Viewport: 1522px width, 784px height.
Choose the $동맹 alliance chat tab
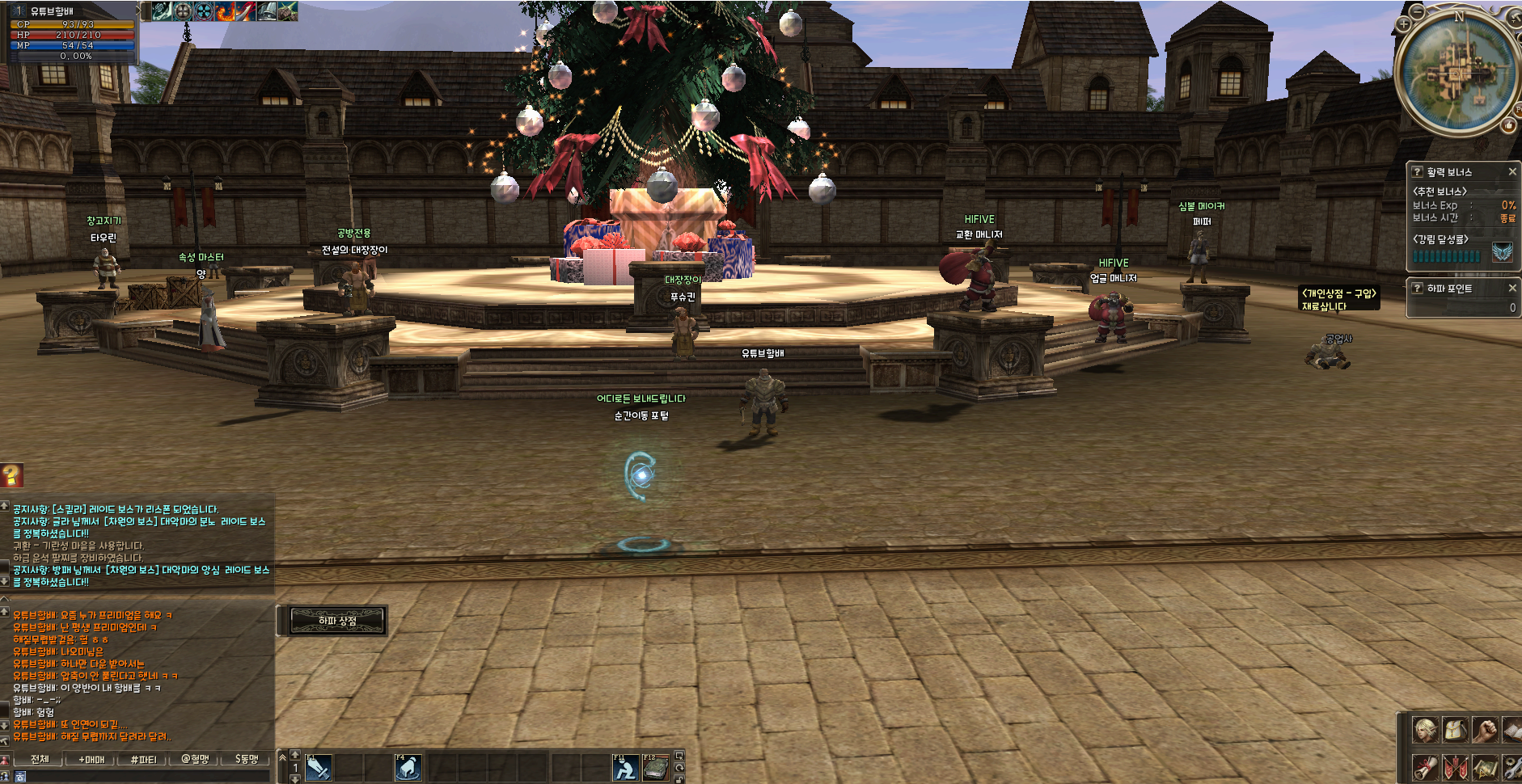point(247,759)
